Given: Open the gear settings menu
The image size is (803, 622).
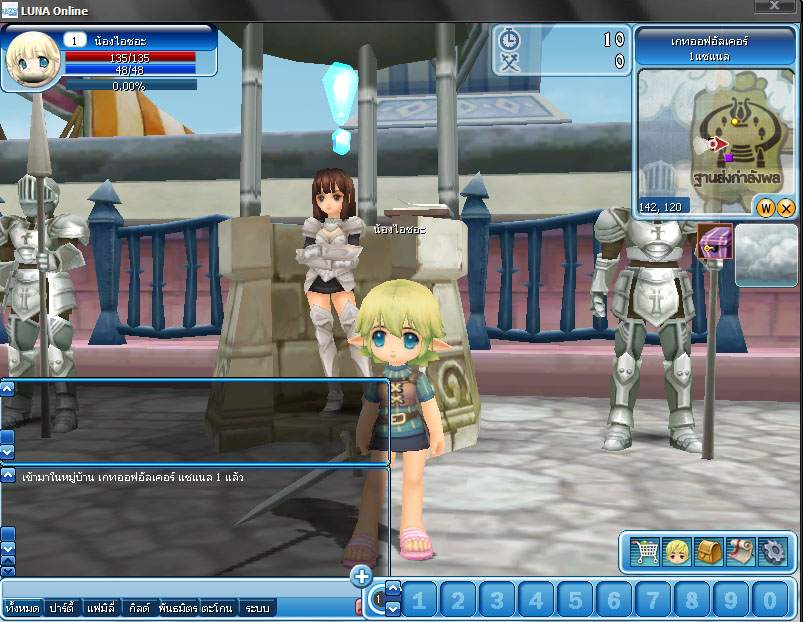Looking at the screenshot, I should [x=772, y=551].
